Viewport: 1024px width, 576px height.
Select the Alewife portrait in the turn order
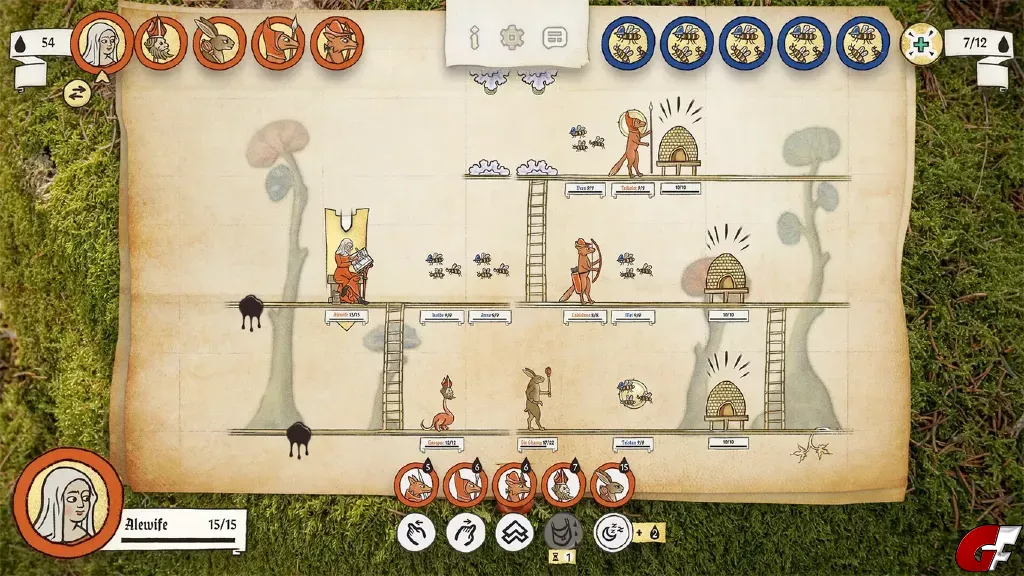[x=102, y=43]
